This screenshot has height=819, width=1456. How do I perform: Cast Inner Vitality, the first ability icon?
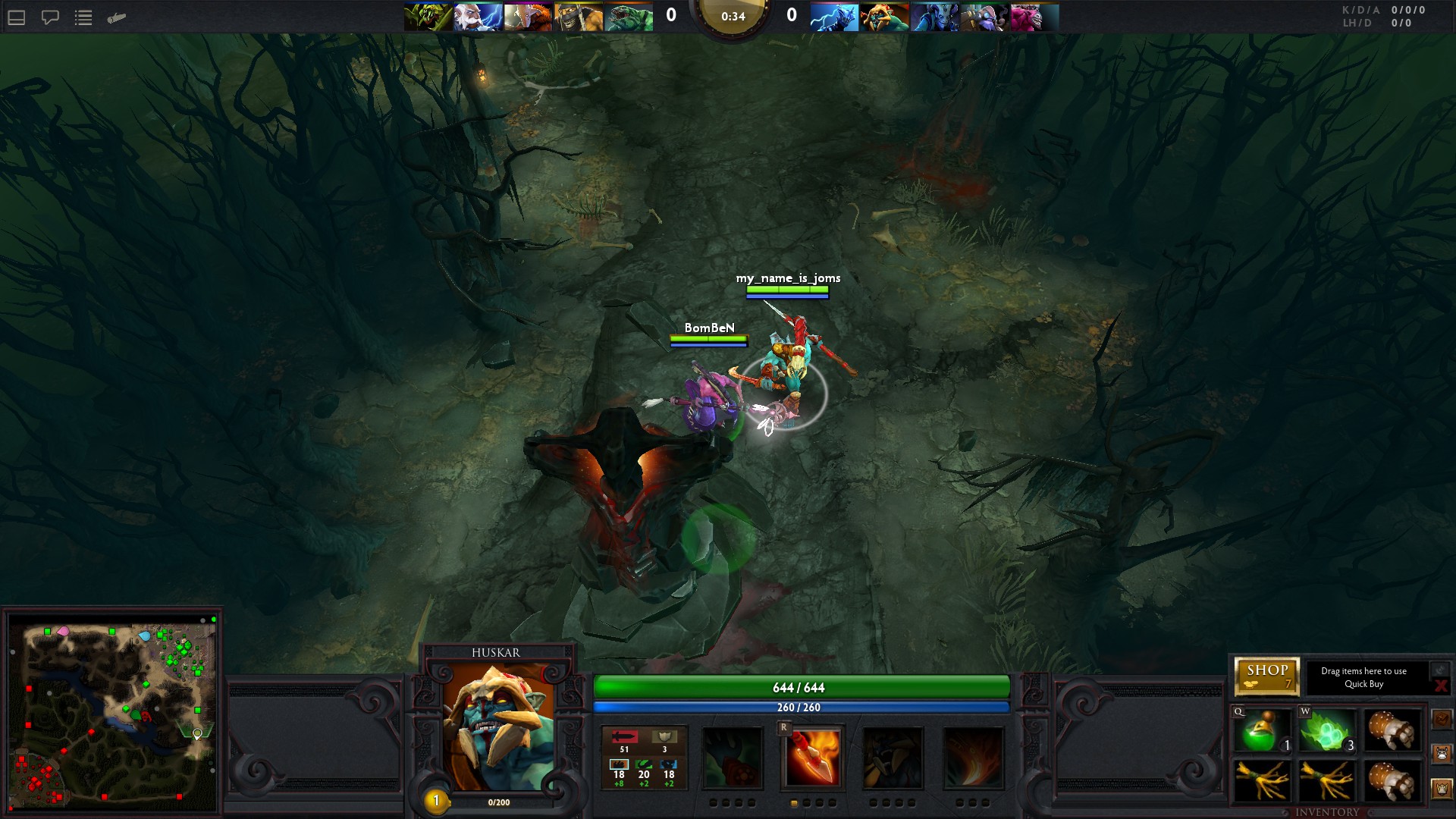(732, 758)
